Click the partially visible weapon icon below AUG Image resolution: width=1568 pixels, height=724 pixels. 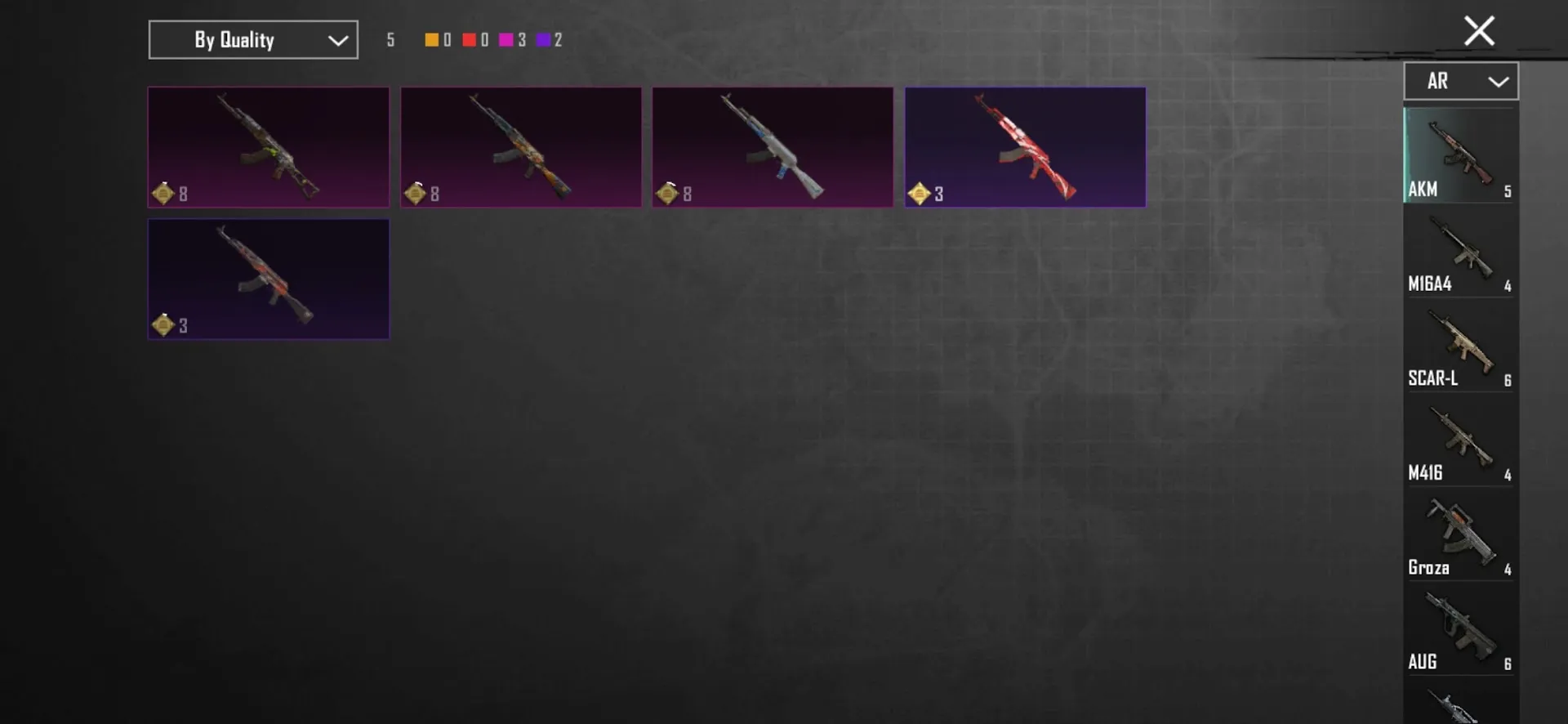[1461, 707]
